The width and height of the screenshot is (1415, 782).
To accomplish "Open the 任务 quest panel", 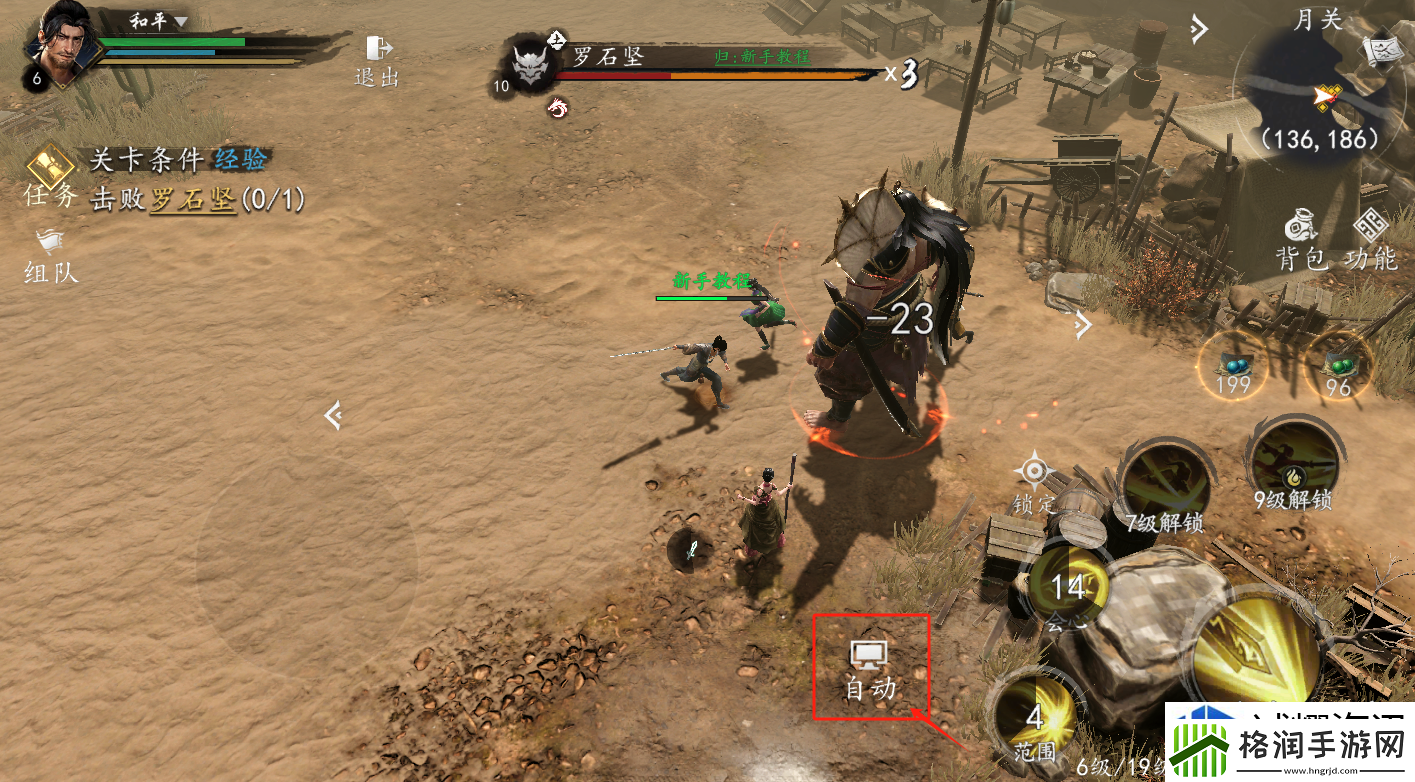I will [50, 176].
